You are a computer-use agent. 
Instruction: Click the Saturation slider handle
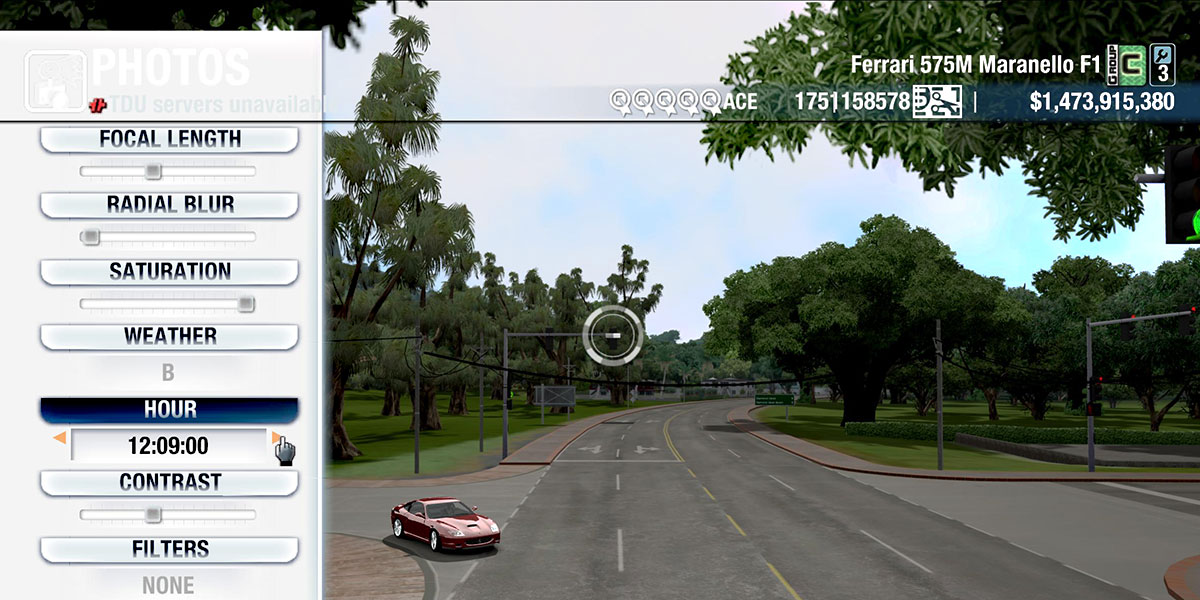coord(245,304)
